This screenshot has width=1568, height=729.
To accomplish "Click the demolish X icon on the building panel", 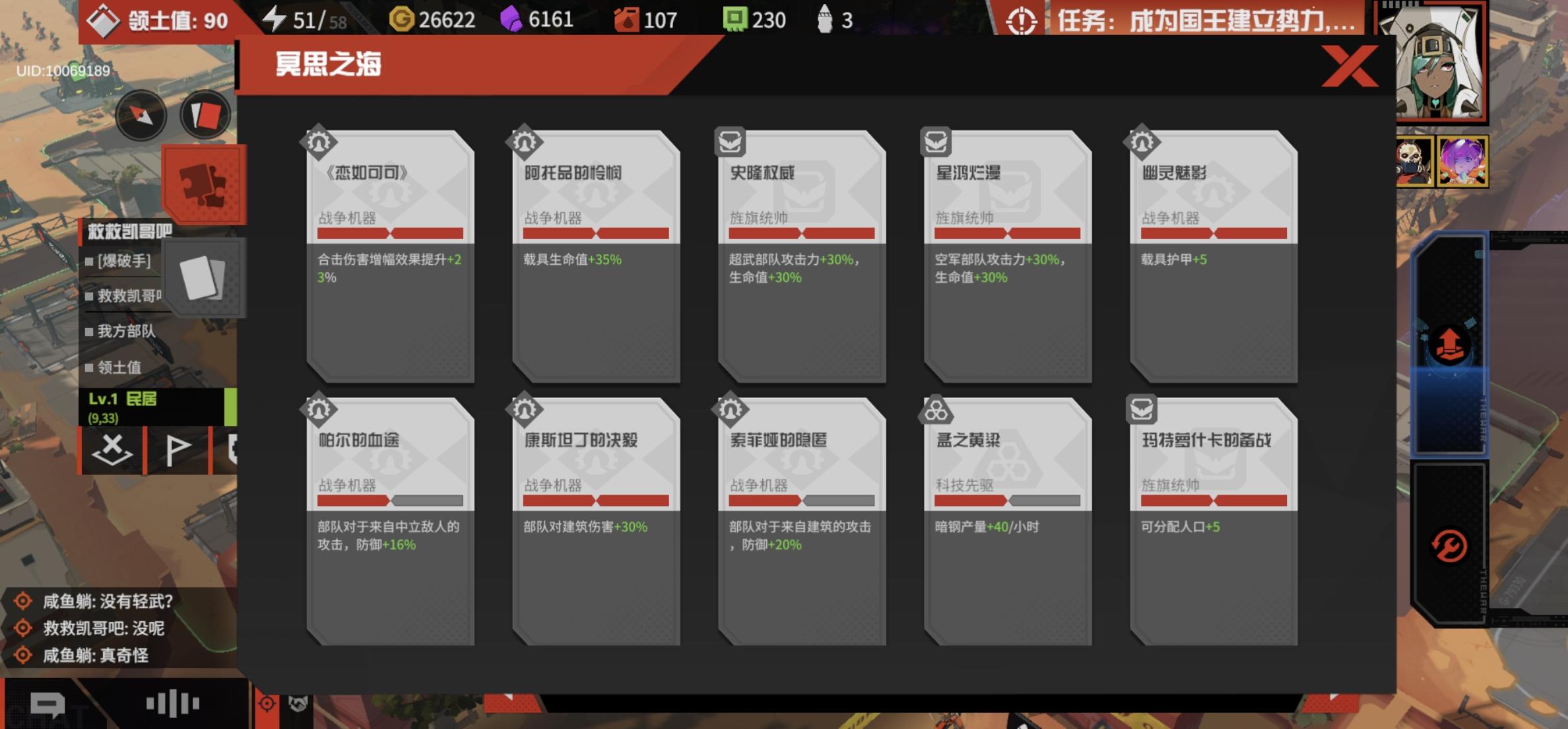I will pos(113,451).
